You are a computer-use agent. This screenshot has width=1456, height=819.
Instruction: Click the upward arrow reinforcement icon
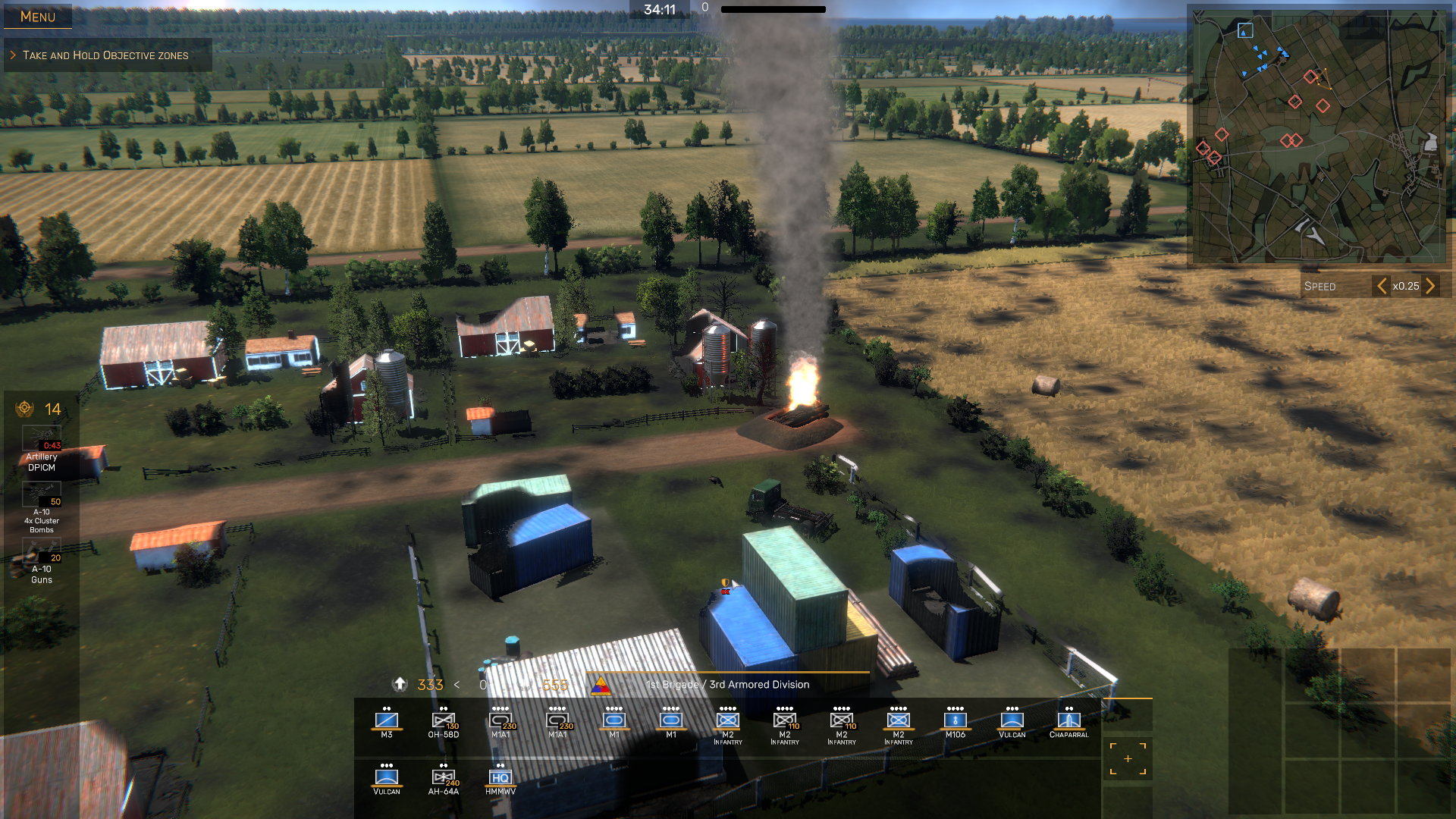[x=400, y=684]
